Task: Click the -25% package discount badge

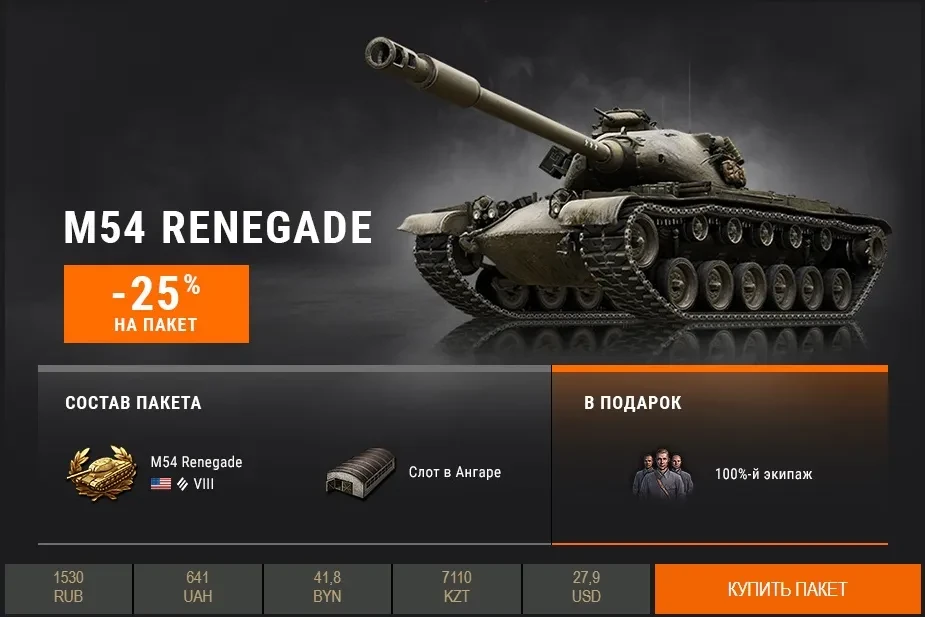Action: click(156, 303)
